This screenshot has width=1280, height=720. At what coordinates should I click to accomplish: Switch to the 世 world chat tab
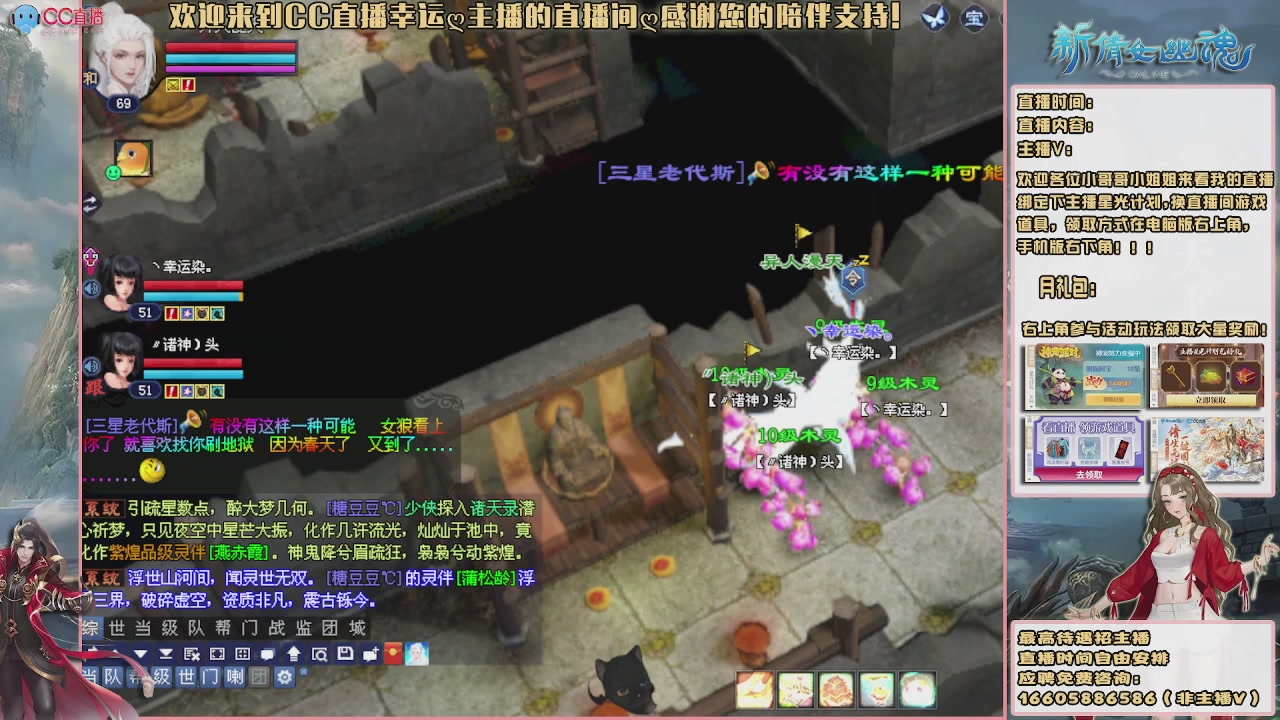coord(118,629)
